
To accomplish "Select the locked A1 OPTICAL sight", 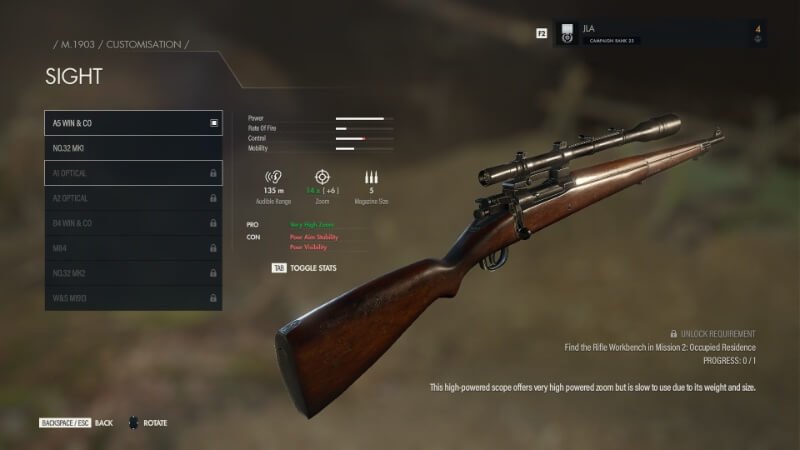I will pos(133,173).
